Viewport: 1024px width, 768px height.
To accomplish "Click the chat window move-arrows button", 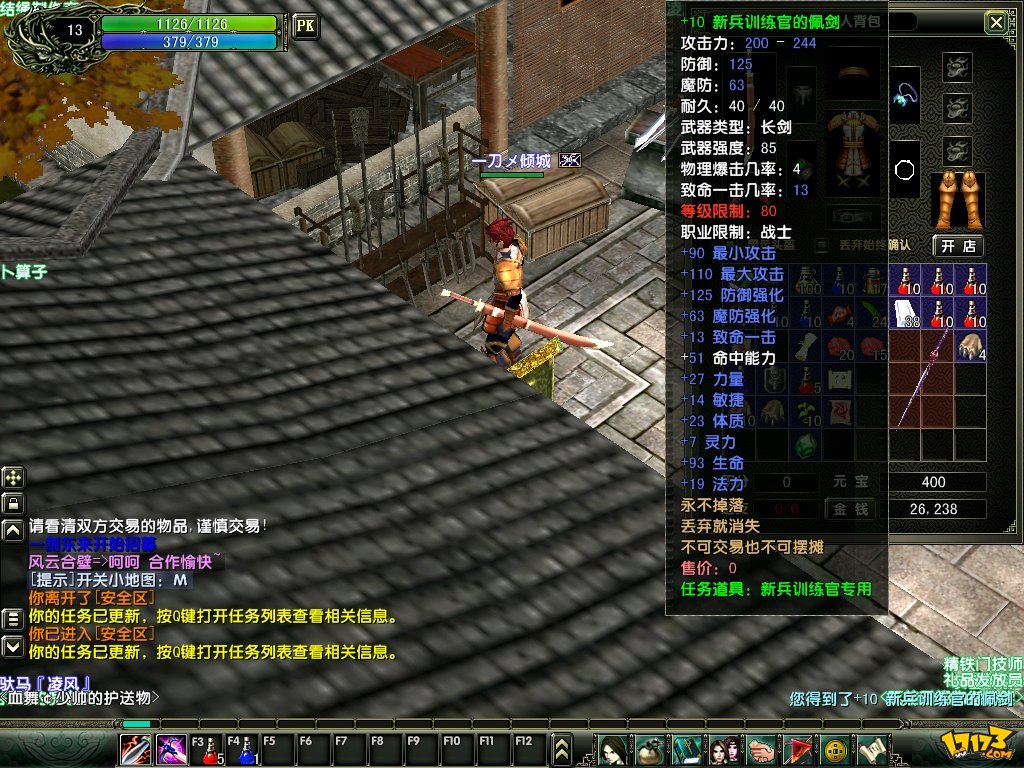I will coord(14,477).
